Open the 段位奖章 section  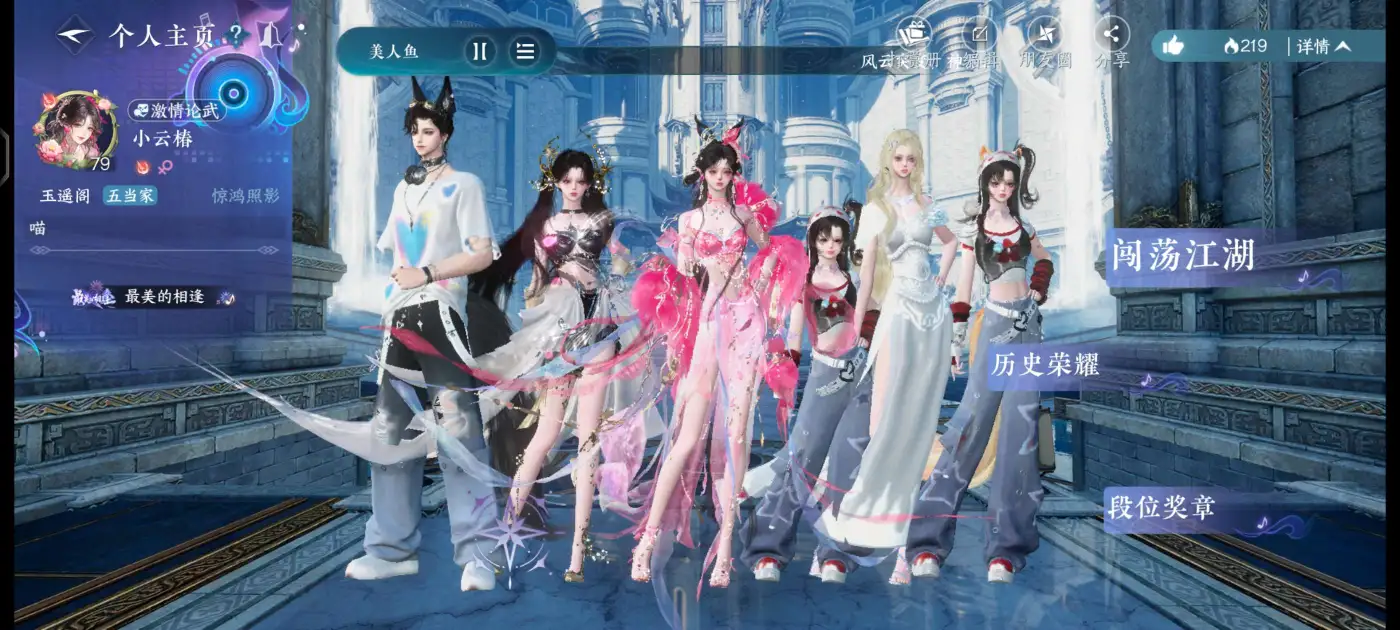pos(1161,507)
